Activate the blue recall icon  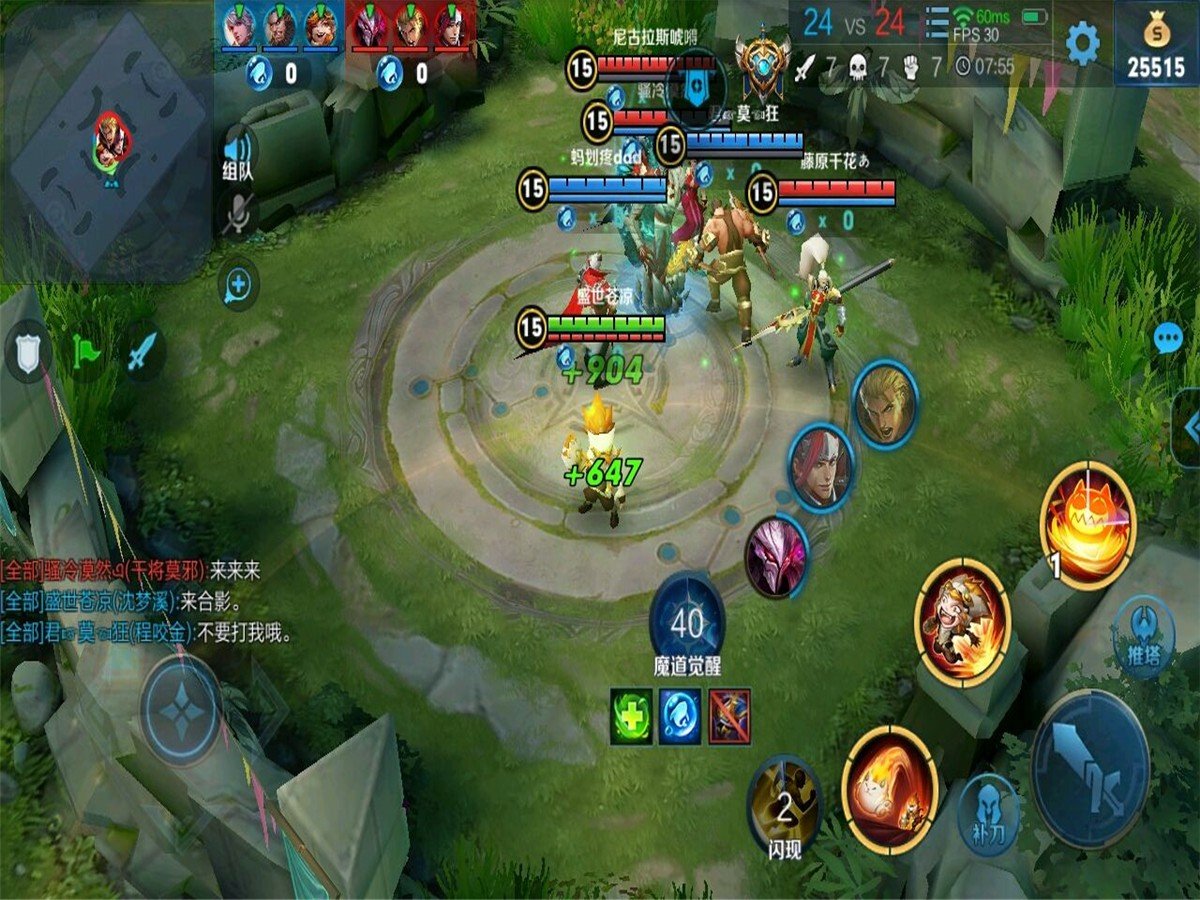tap(680, 716)
